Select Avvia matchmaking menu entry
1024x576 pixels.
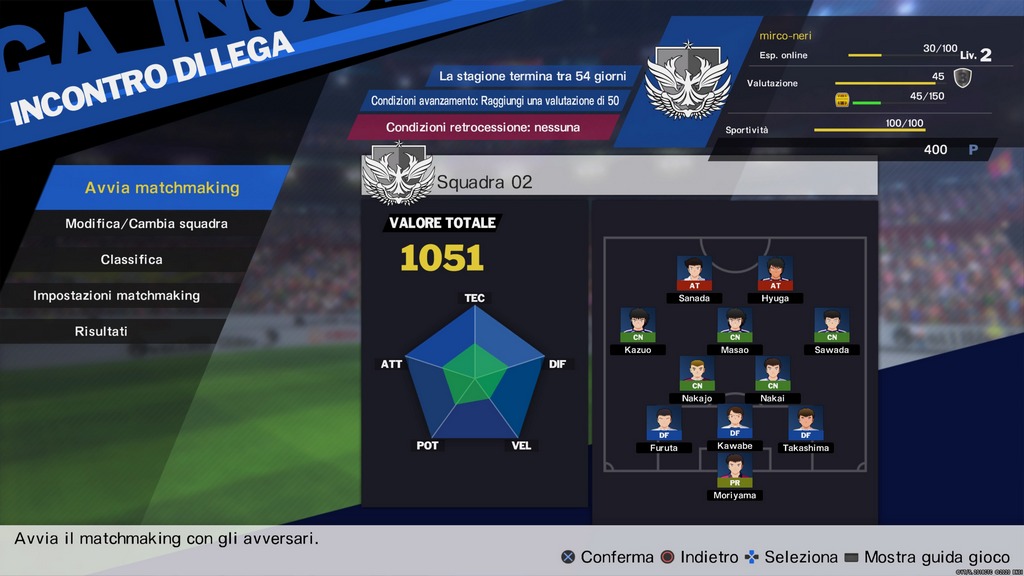[162, 188]
